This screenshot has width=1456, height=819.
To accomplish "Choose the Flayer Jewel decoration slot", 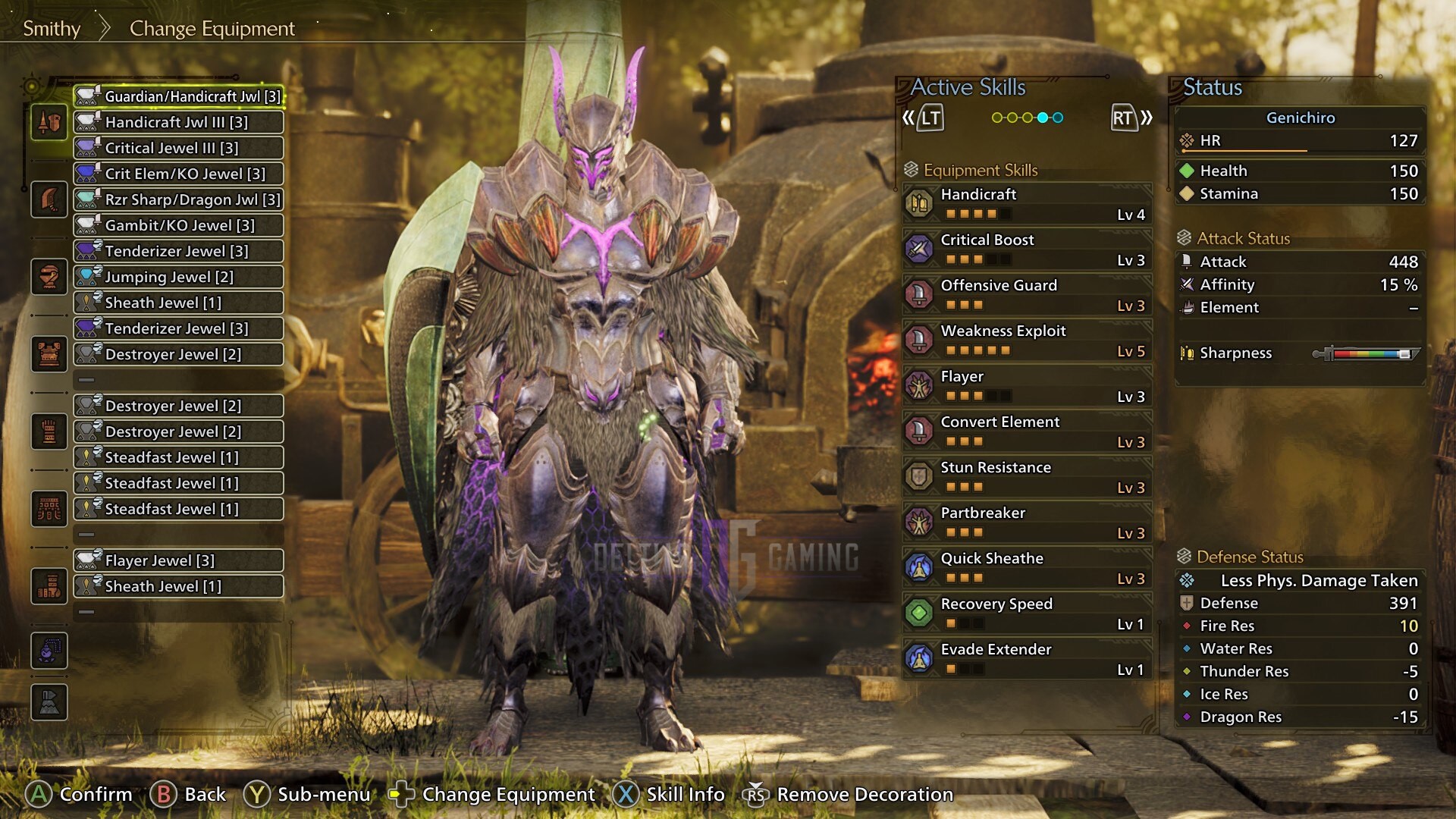I will click(179, 560).
